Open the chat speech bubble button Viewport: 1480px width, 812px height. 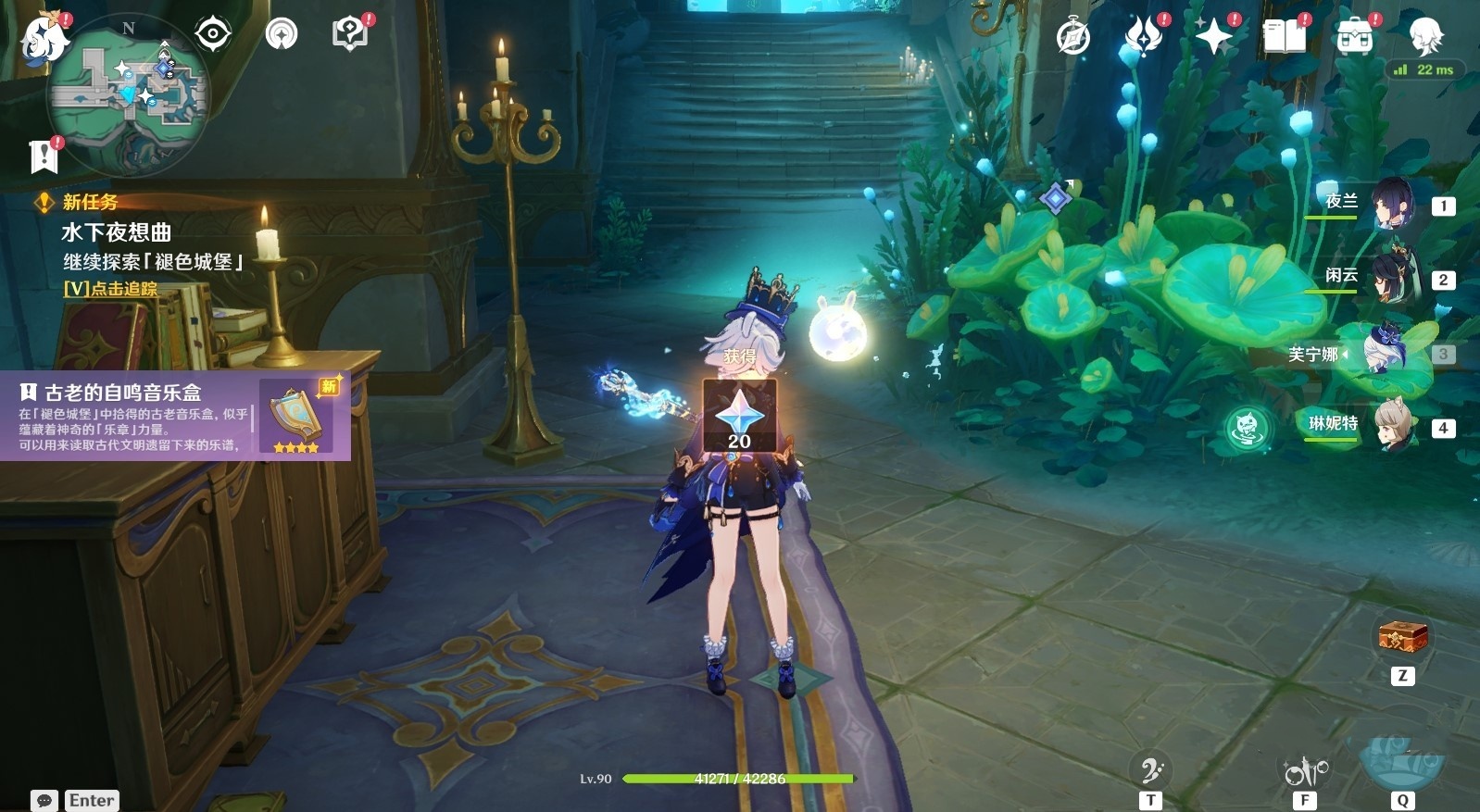pyautogui.click(x=44, y=801)
